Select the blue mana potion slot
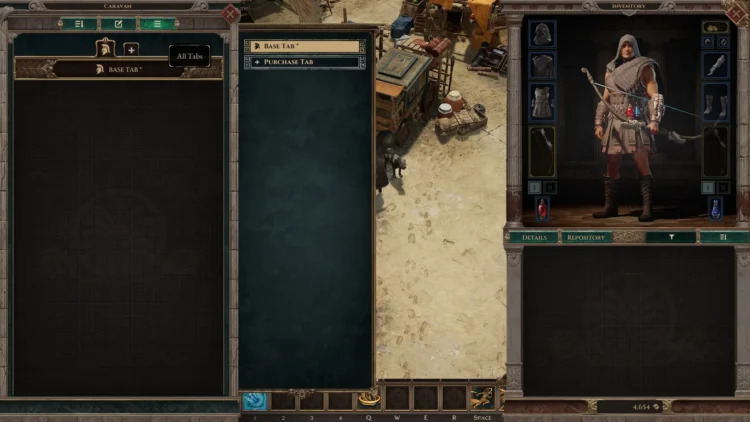This screenshot has width=750, height=422. (716, 209)
